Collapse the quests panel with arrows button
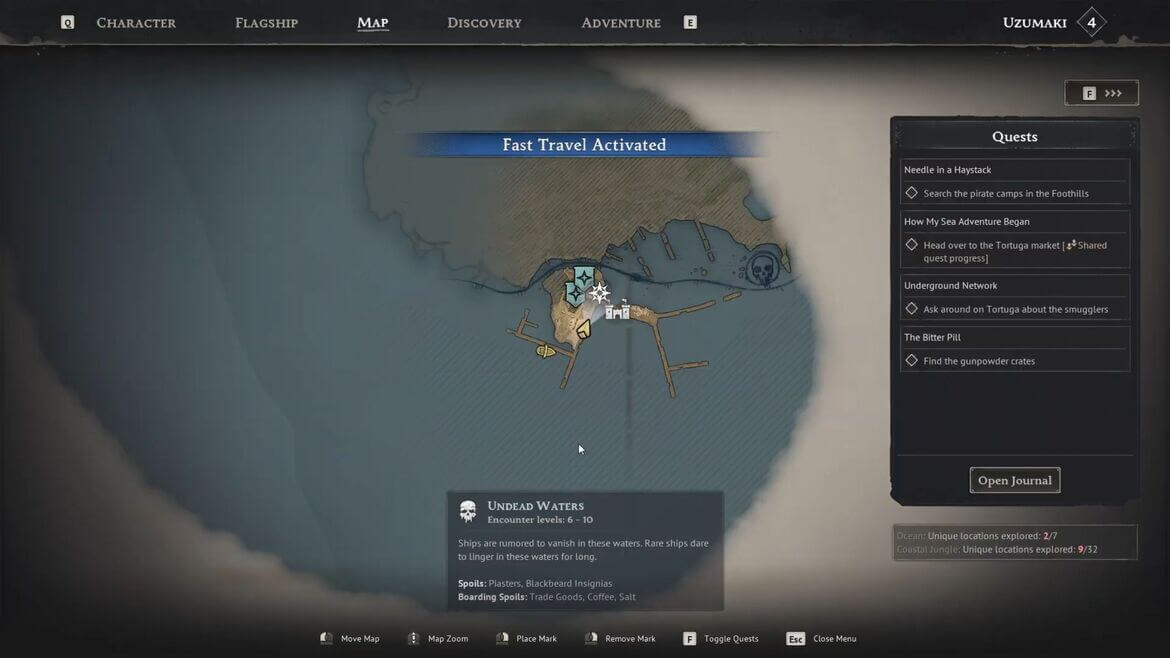1170x658 pixels. (1101, 93)
